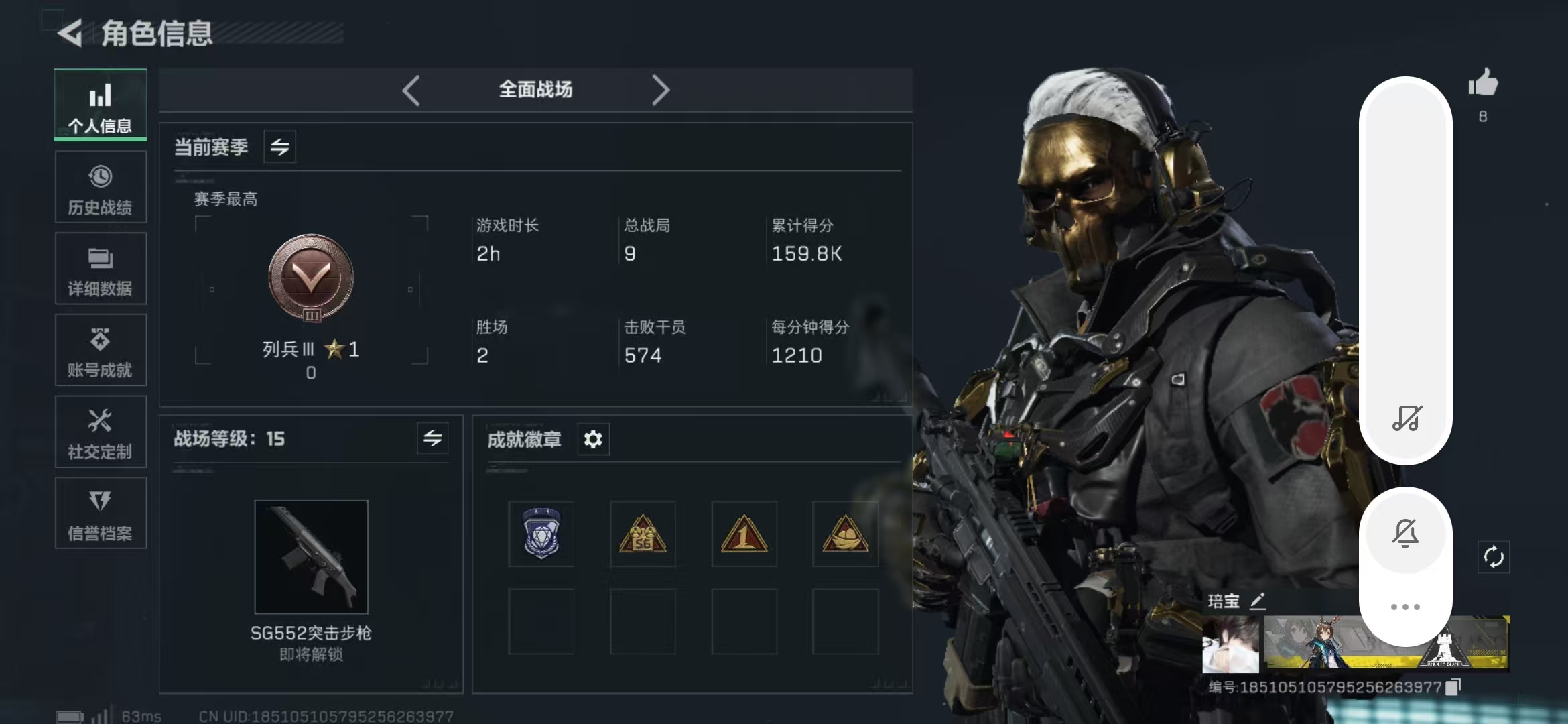This screenshot has width=1568, height=724.
Task: Select the triangle badge with number 1
Action: tap(744, 534)
